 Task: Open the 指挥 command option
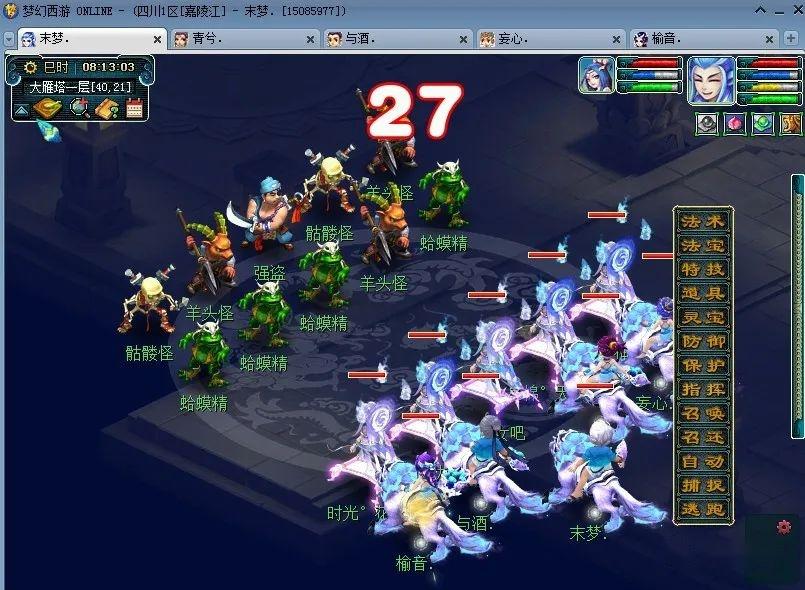pyautogui.click(x=703, y=390)
